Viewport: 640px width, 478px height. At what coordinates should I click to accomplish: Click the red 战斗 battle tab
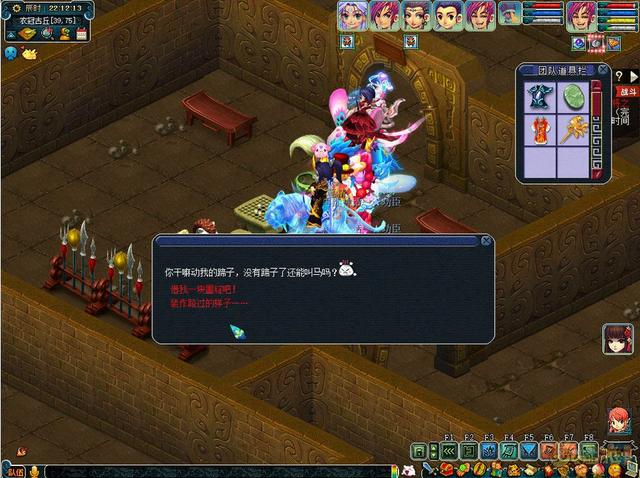pyautogui.click(x=627, y=91)
